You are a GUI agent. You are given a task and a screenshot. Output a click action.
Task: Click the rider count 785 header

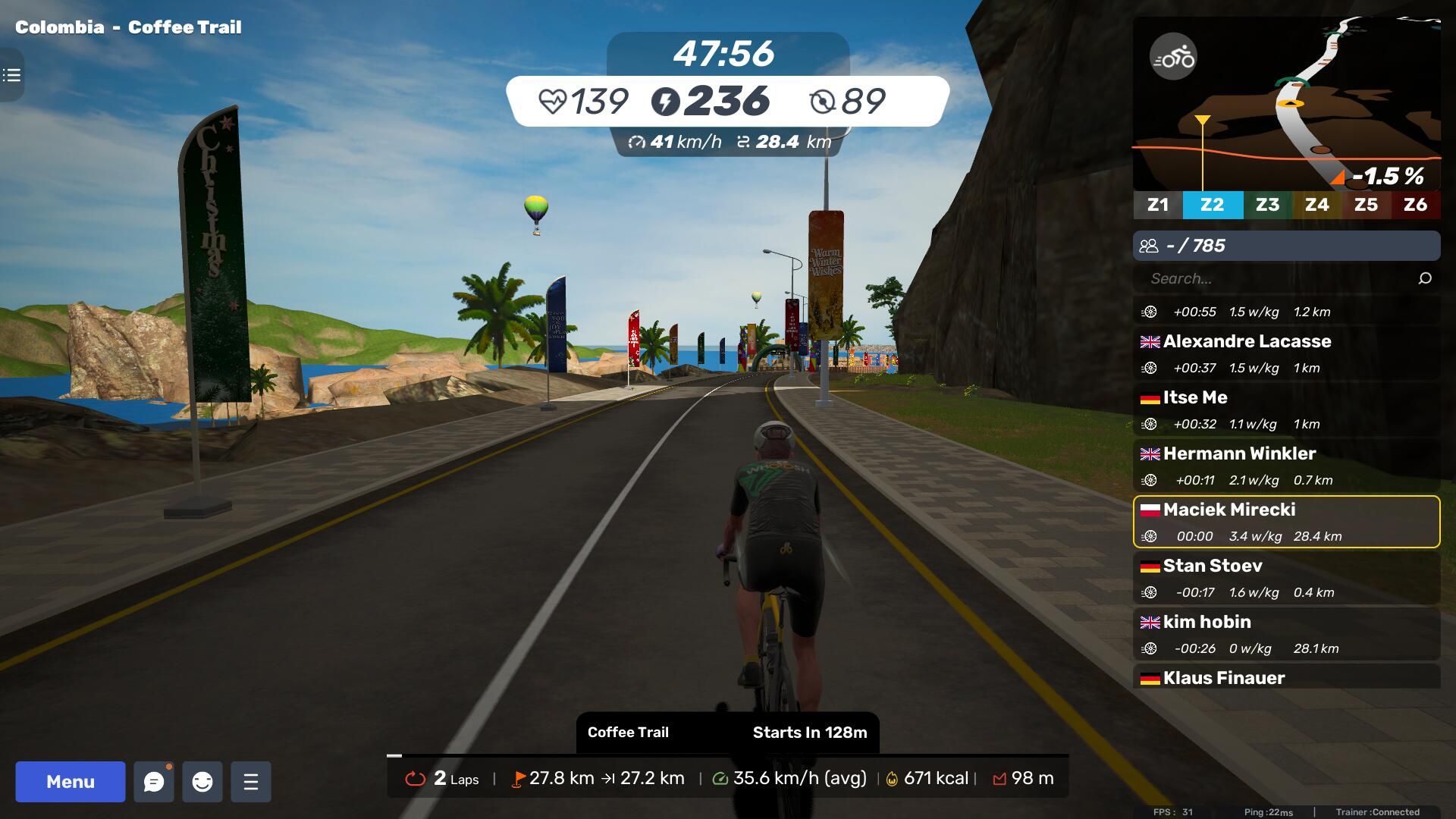[1286, 246]
